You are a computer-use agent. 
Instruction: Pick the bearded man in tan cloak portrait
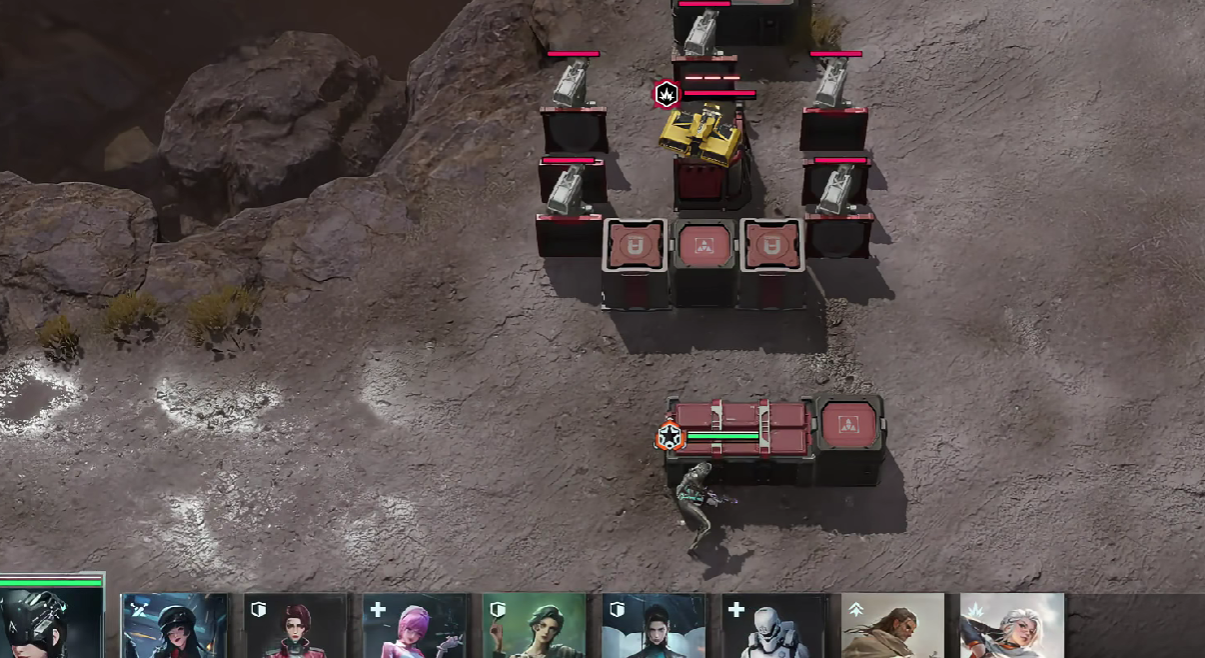tap(893, 626)
